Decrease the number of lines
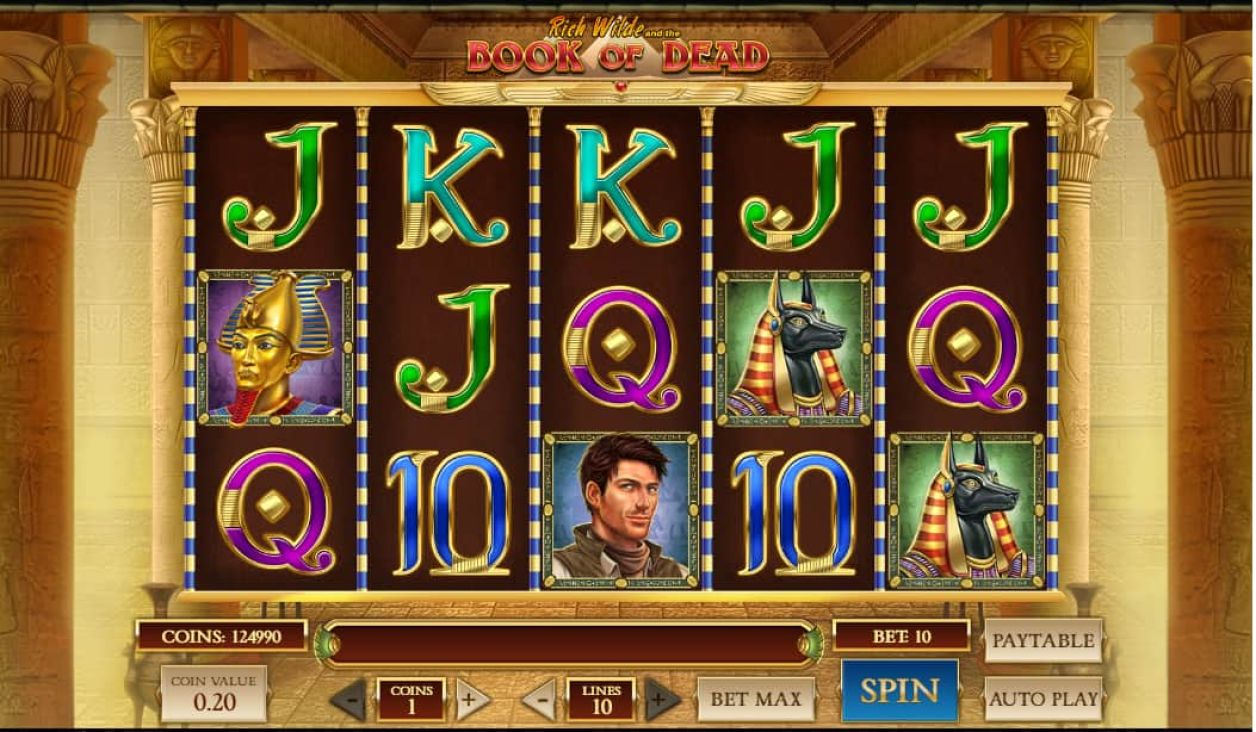Image resolution: width=1256 pixels, height=732 pixels. coord(539,699)
